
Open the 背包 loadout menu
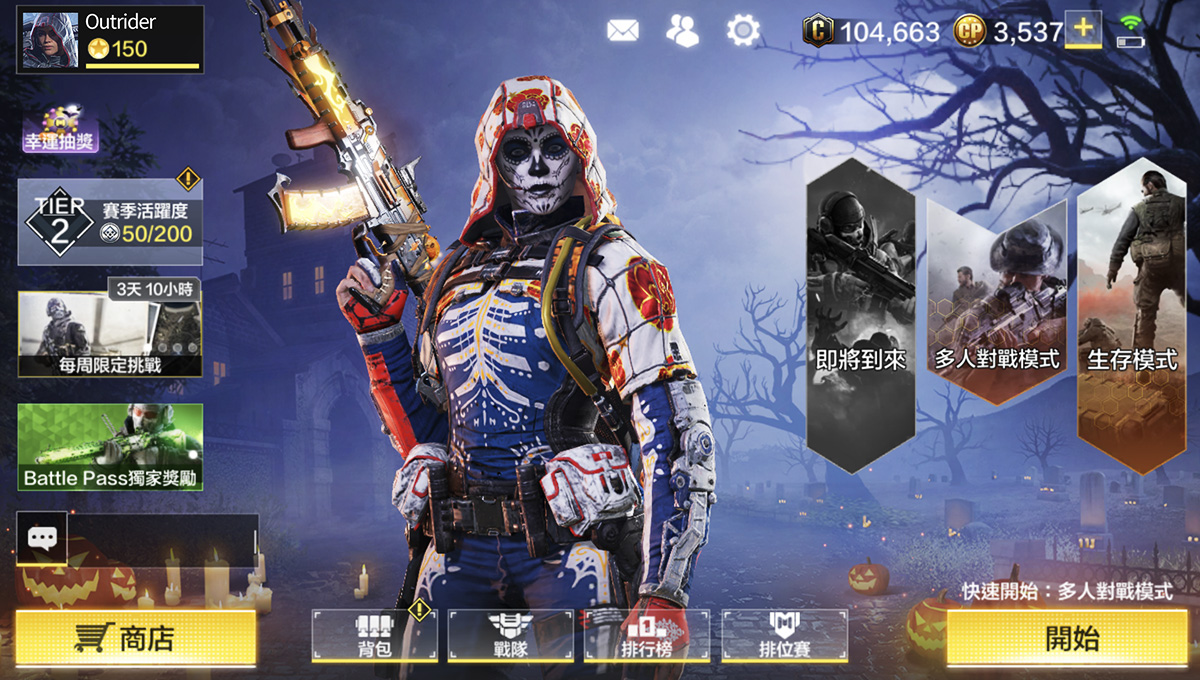tap(374, 636)
